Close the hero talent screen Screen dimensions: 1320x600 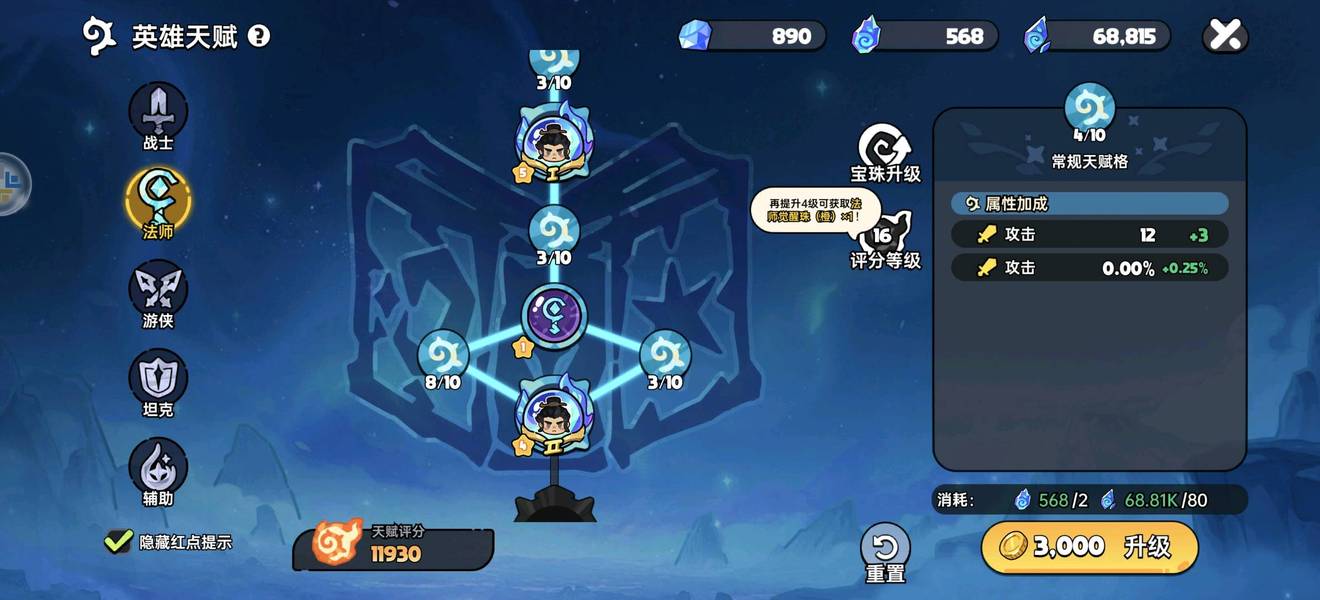[1225, 36]
